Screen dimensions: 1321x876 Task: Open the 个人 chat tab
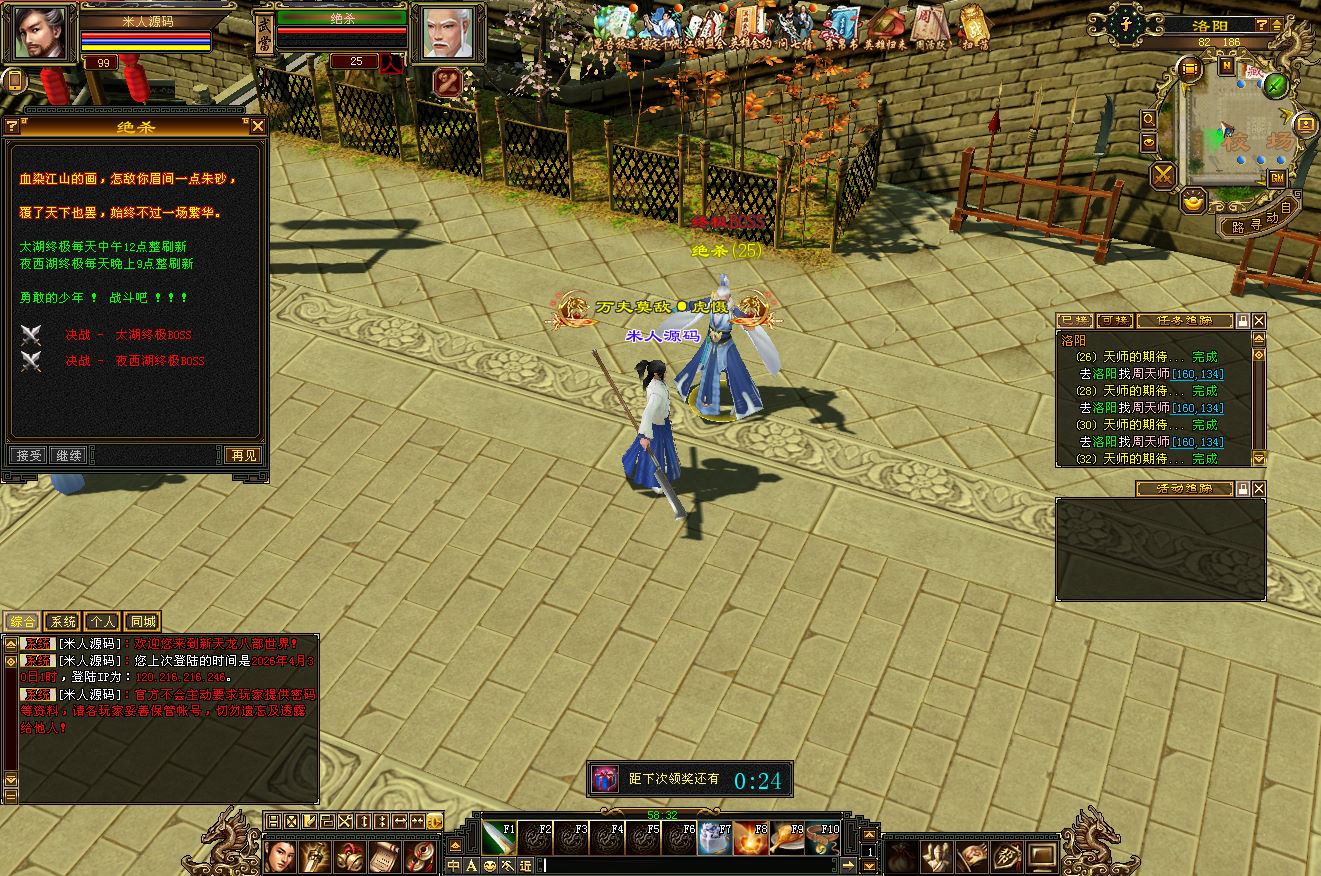(x=102, y=622)
